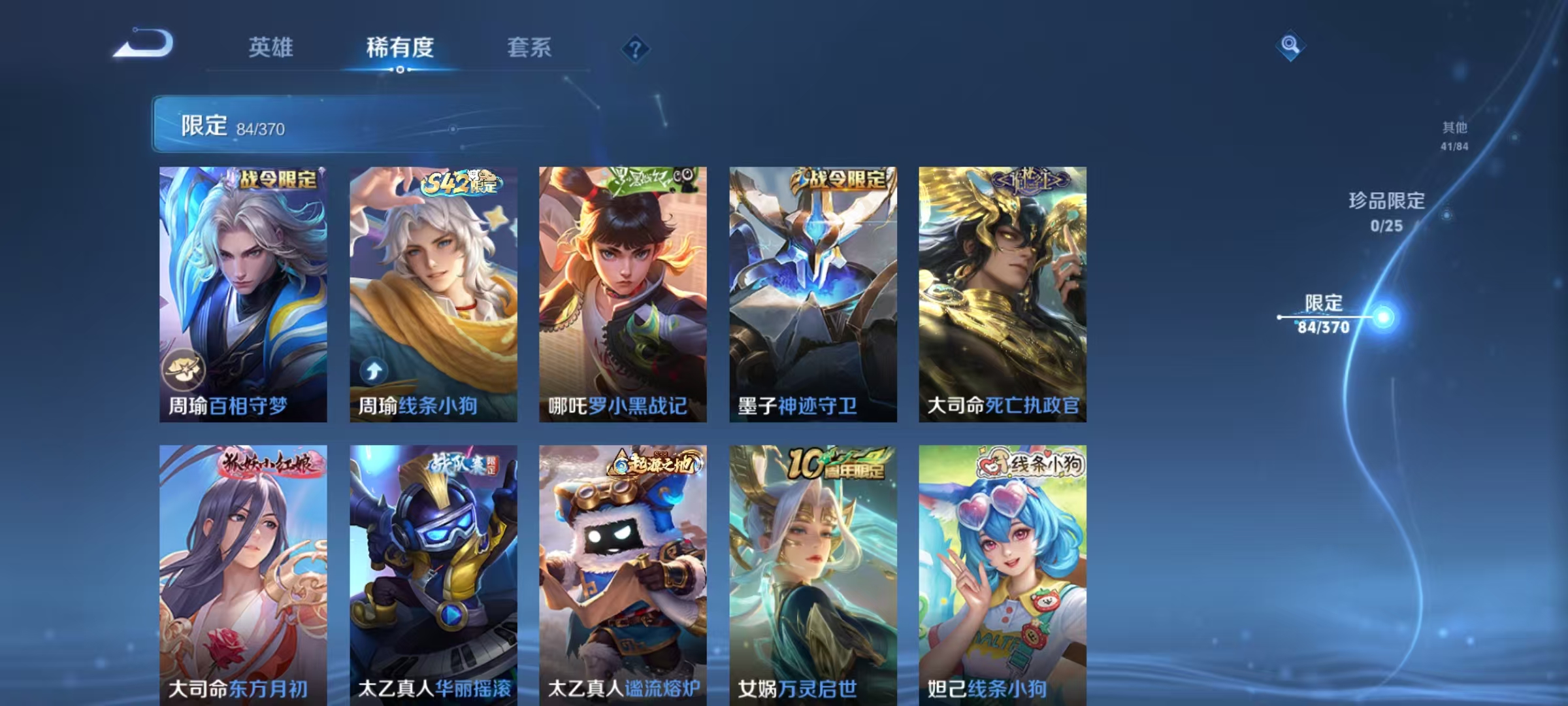Switch to the 套系 tab
This screenshot has width=1568, height=706.
pyautogui.click(x=529, y=47)
